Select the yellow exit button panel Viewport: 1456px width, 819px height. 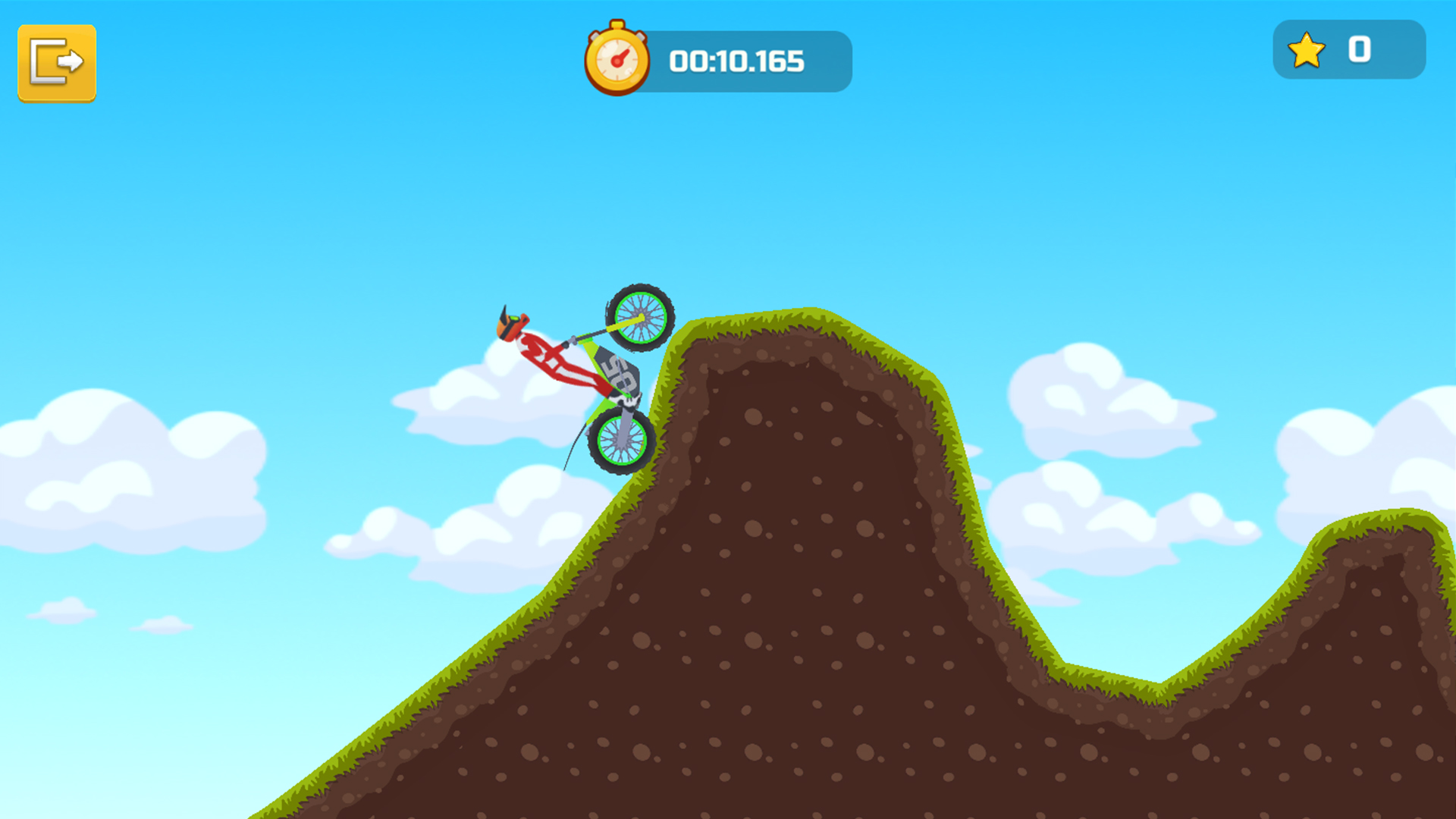coord(57,62)
